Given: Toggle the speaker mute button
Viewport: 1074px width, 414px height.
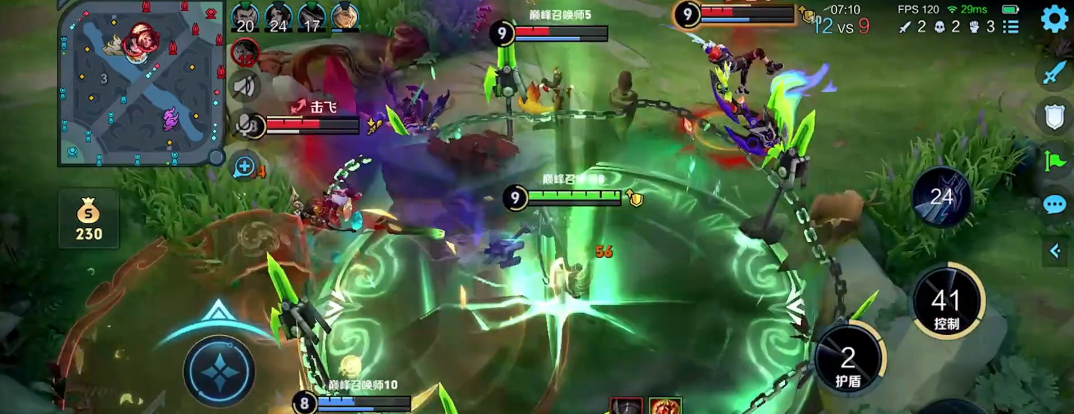Looking at the screenshot, I should 245,87.
